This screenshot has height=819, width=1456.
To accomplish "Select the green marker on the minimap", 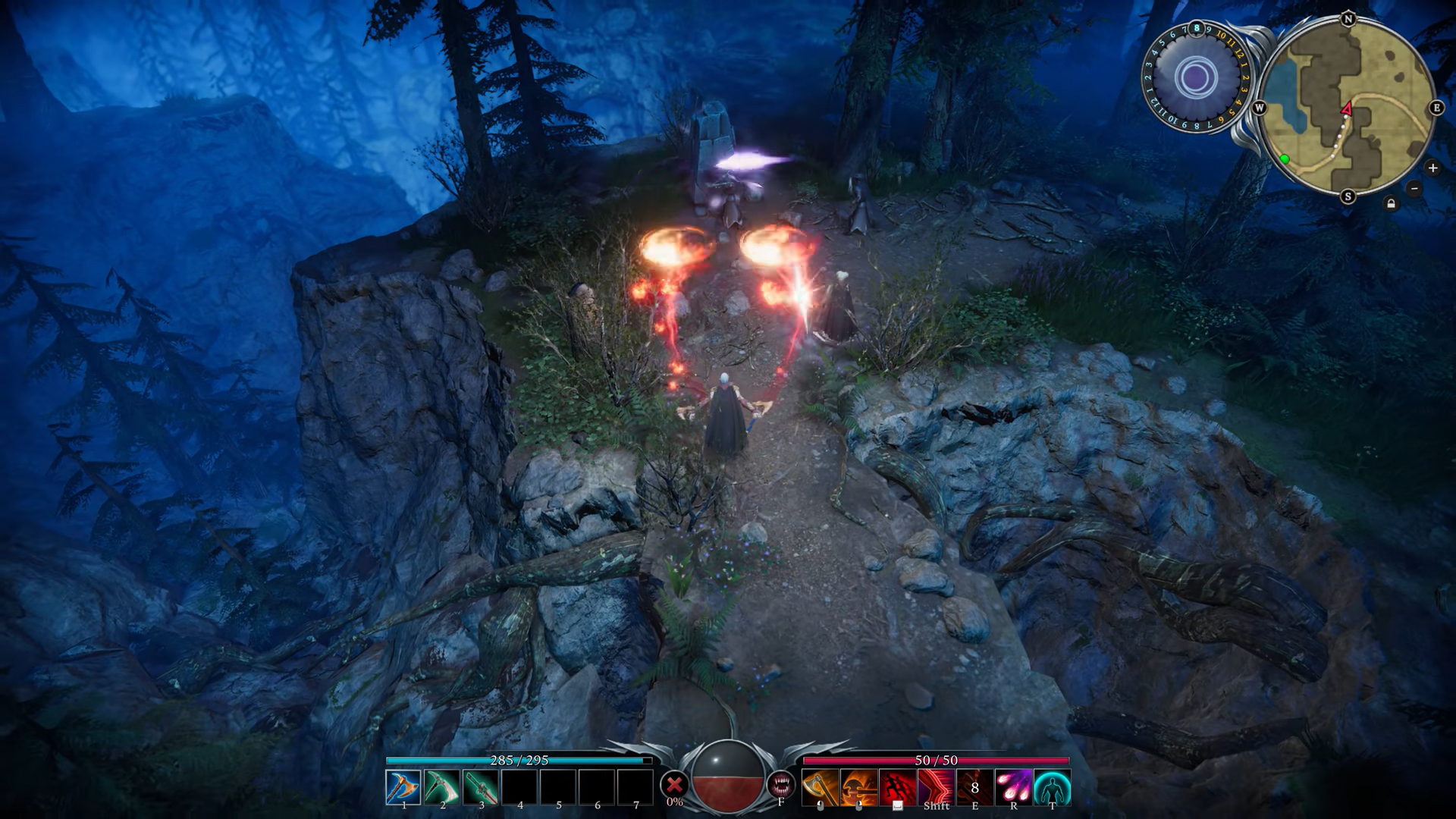I will pyautogui.click(x=1285, y=158).
